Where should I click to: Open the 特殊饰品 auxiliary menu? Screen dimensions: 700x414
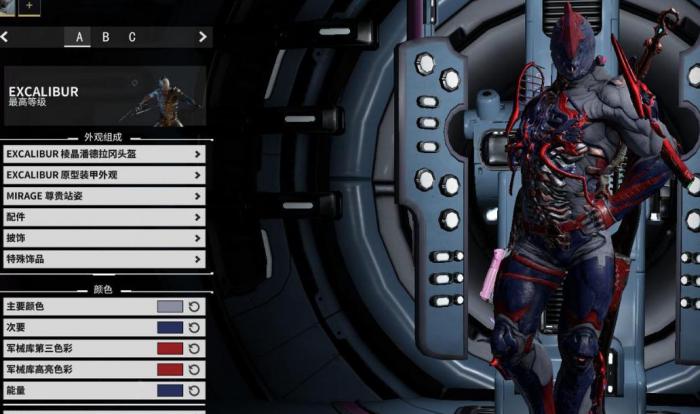(105, 259)
